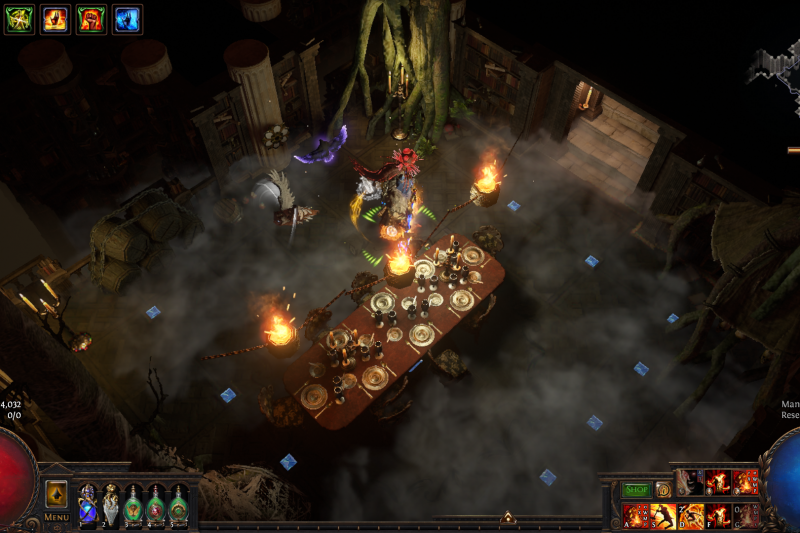800x533 pixels.
Task: Activate the fiery dash skill on D
Action: [x=690, y=515]
